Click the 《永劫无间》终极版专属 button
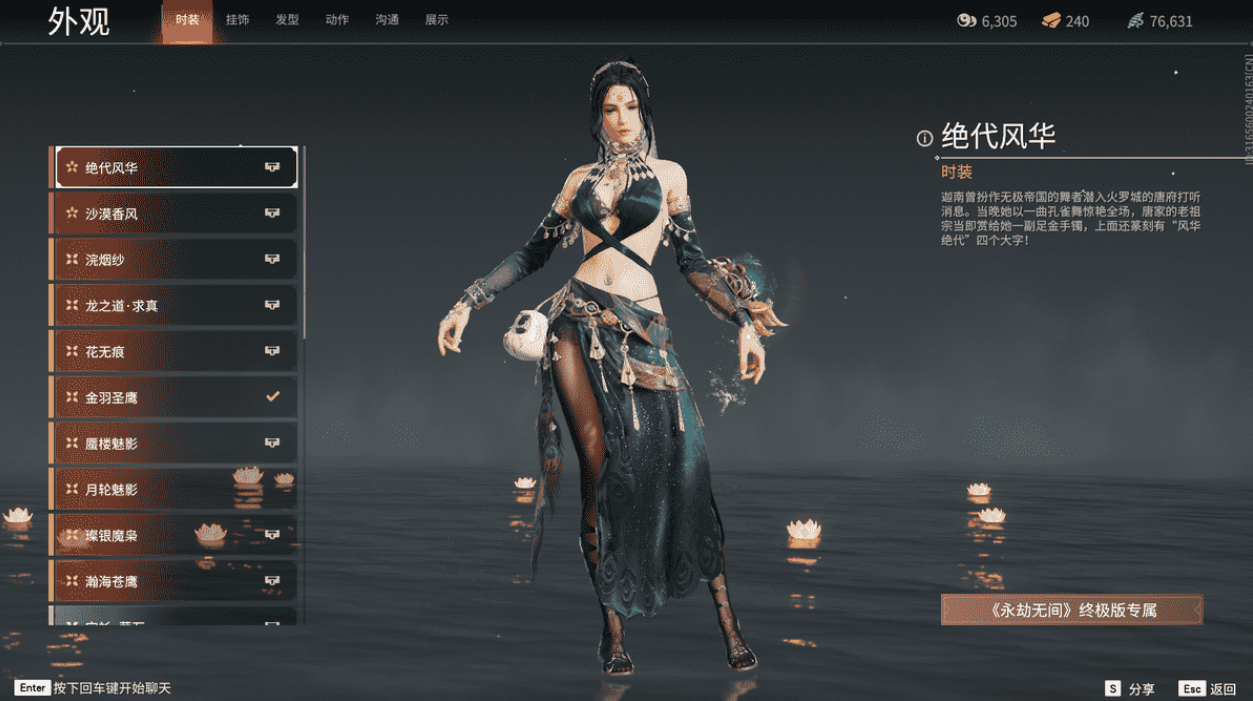 tap(1071, 610)
